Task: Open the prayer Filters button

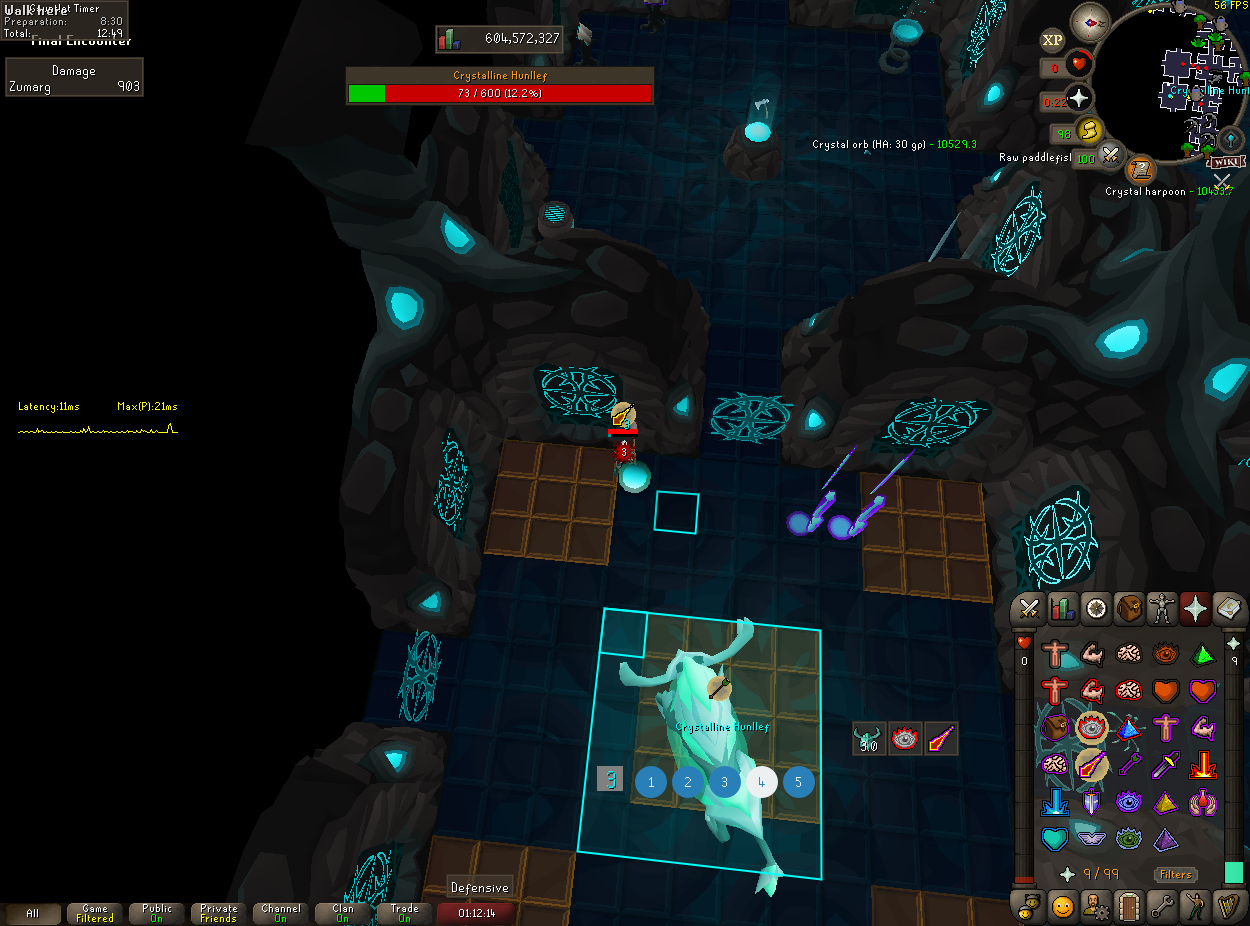Action: pos(1176,874)
